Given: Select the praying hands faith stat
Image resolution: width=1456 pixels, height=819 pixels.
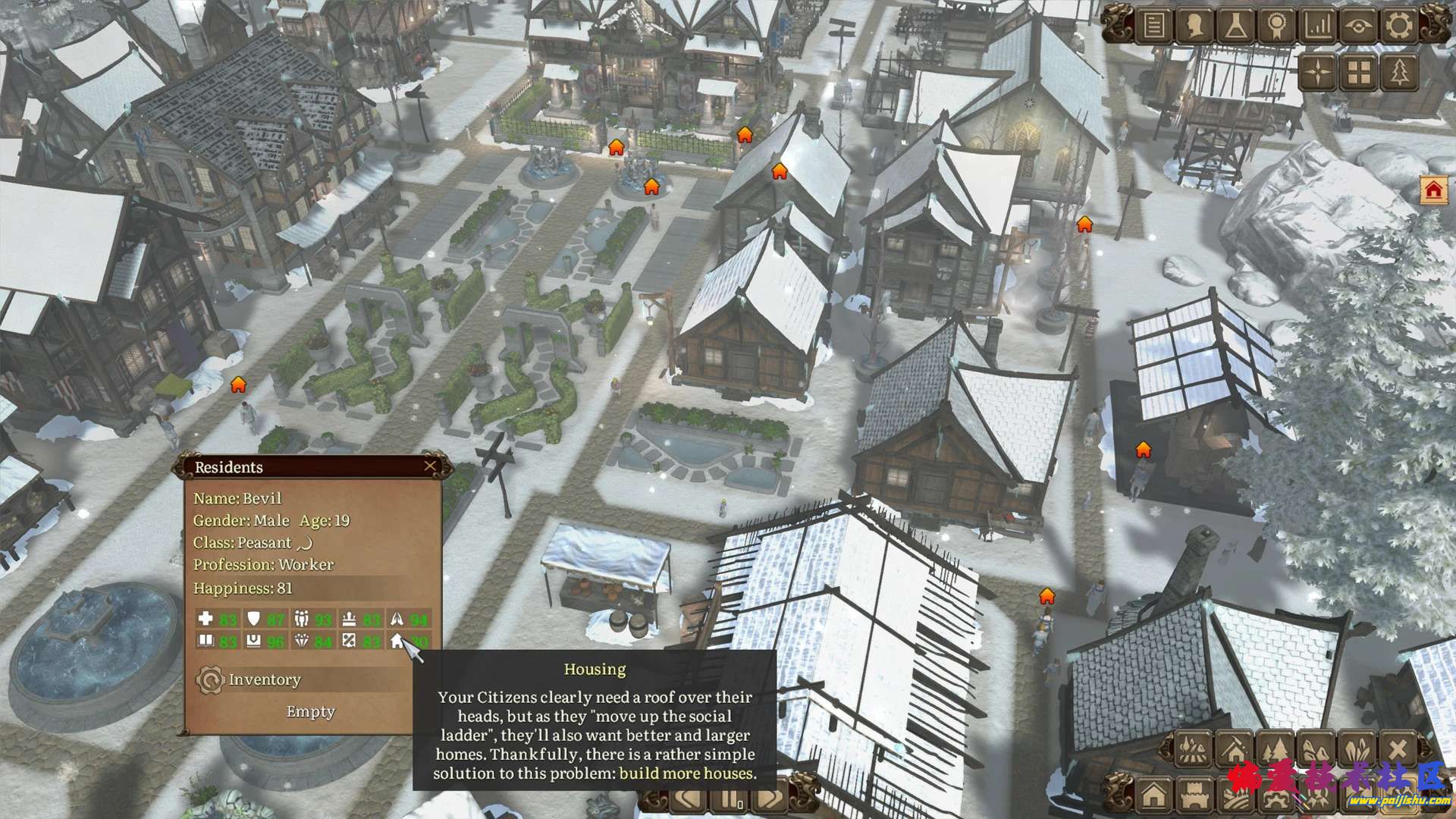Looking at the screenshot, I should [x=397, y=619].
